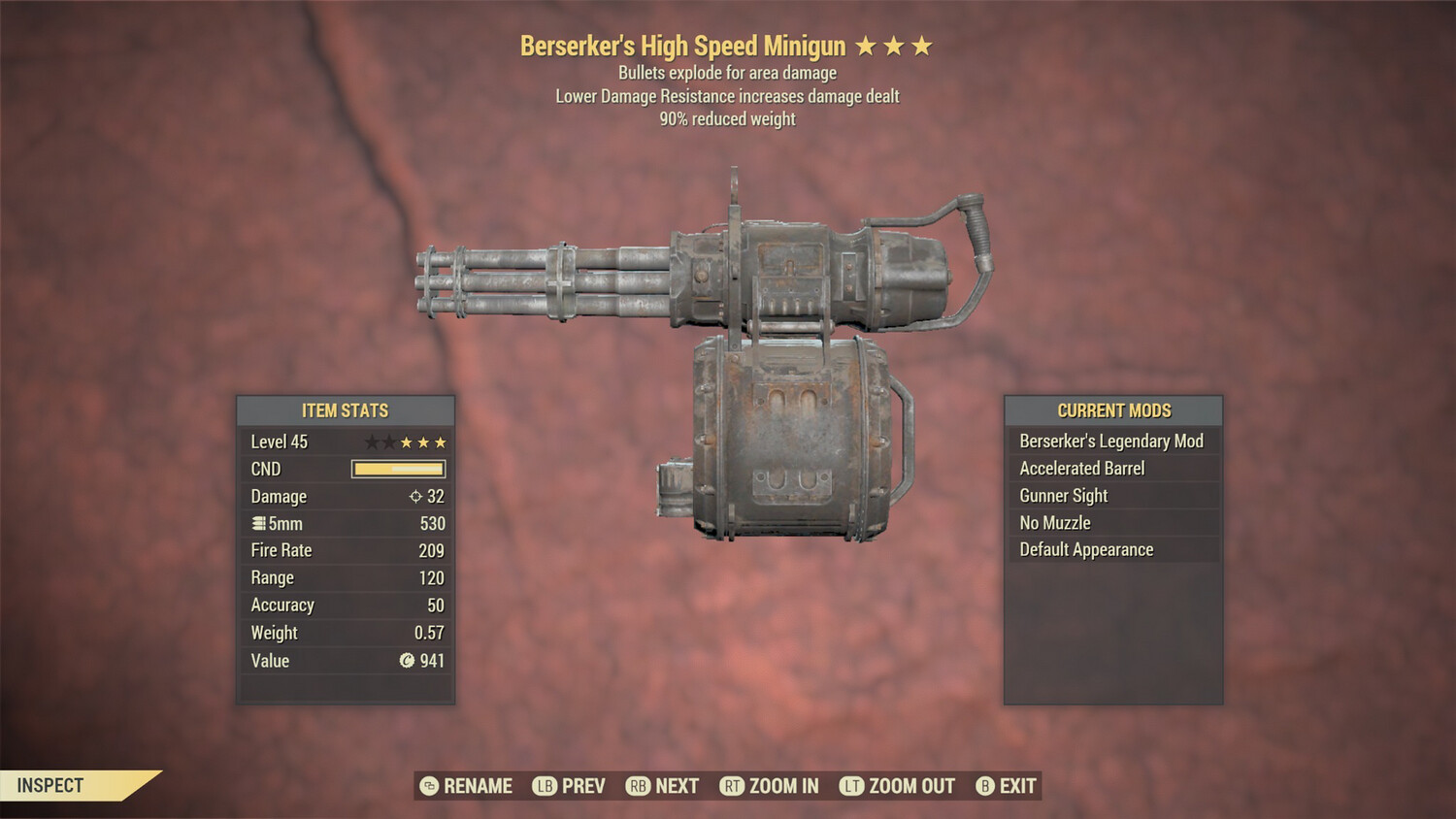The image size is (1456, 819).
Task: Click RENAME to rename the minigun
Action: [477, 786]
